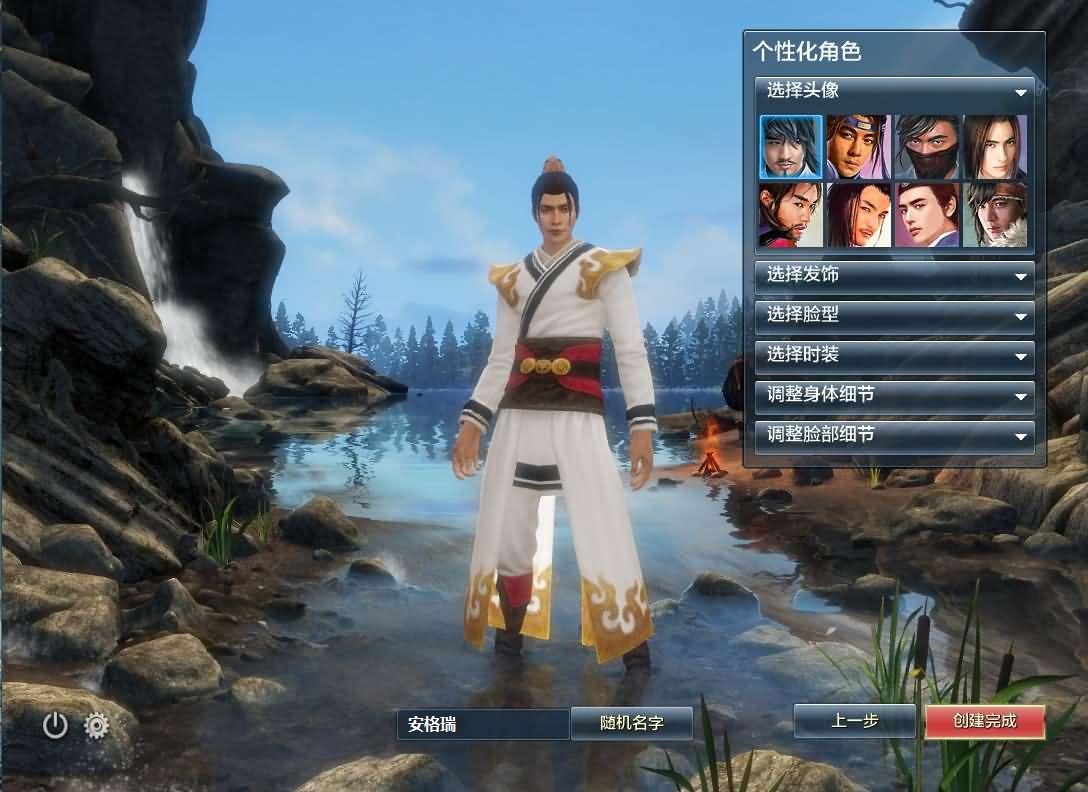The height and width of the screenshot is (792, 1088).
Task: Pick the portrait with white fur collar
Action: coord(995,214)
